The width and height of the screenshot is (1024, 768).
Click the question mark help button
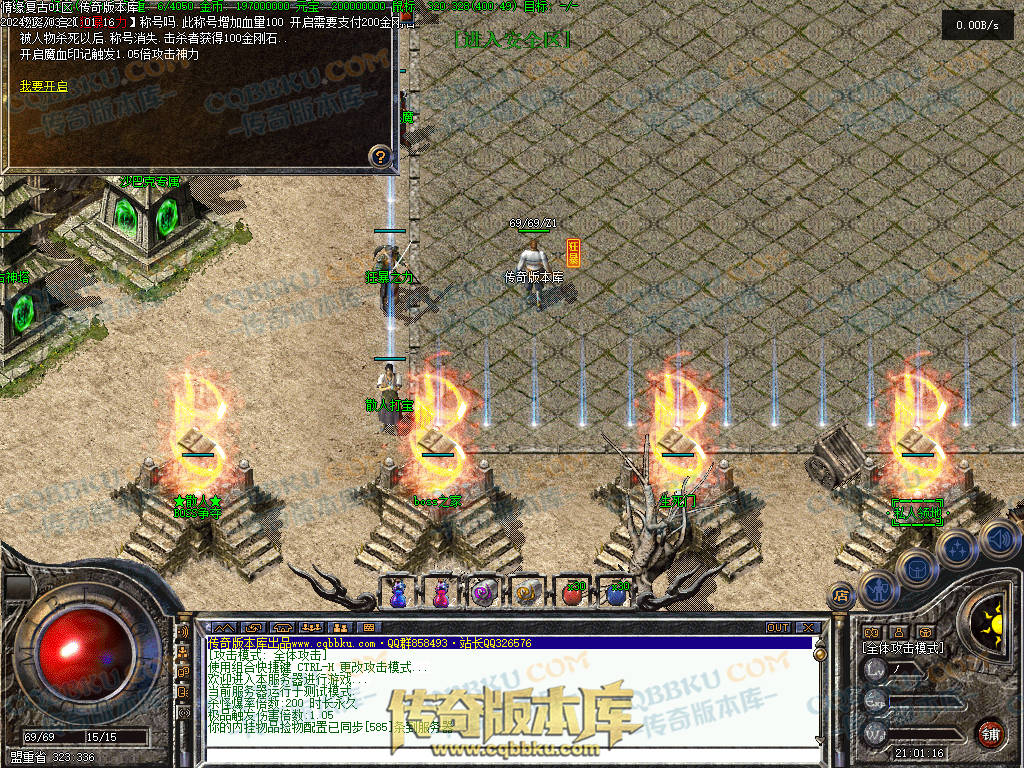click(x=379, y=156)
